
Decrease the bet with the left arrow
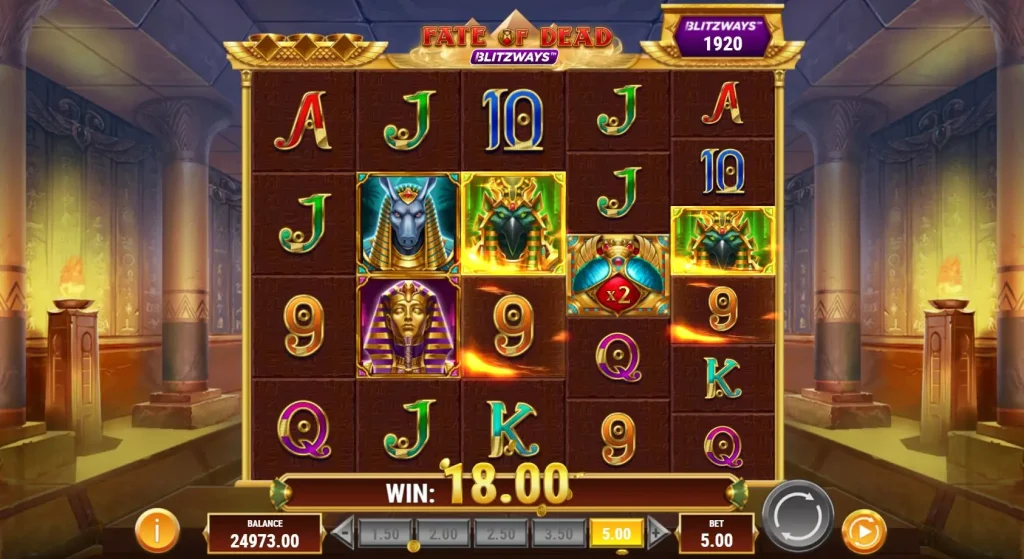(x=342, y=531)
